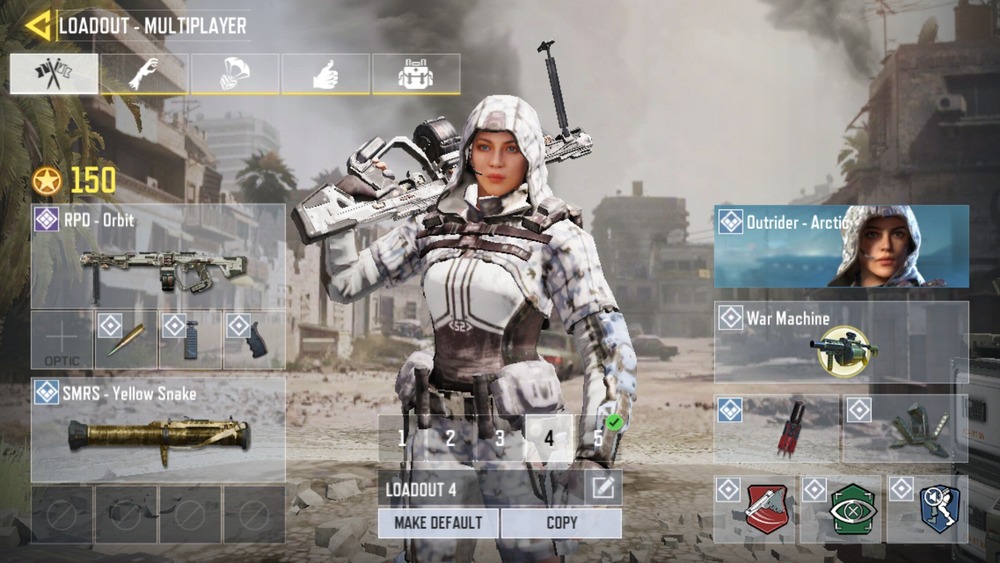Screen dimensions: 1000x563
Task: Copy the current loadout
Action: [x=561, y=523]
